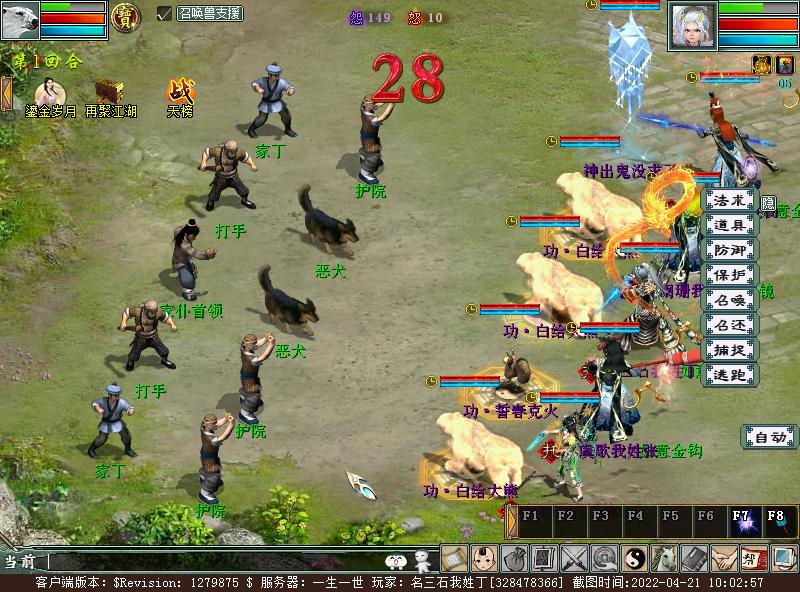Open the white horse mount icon
This screenshot has width=800, height=592.
pos(665,558)
